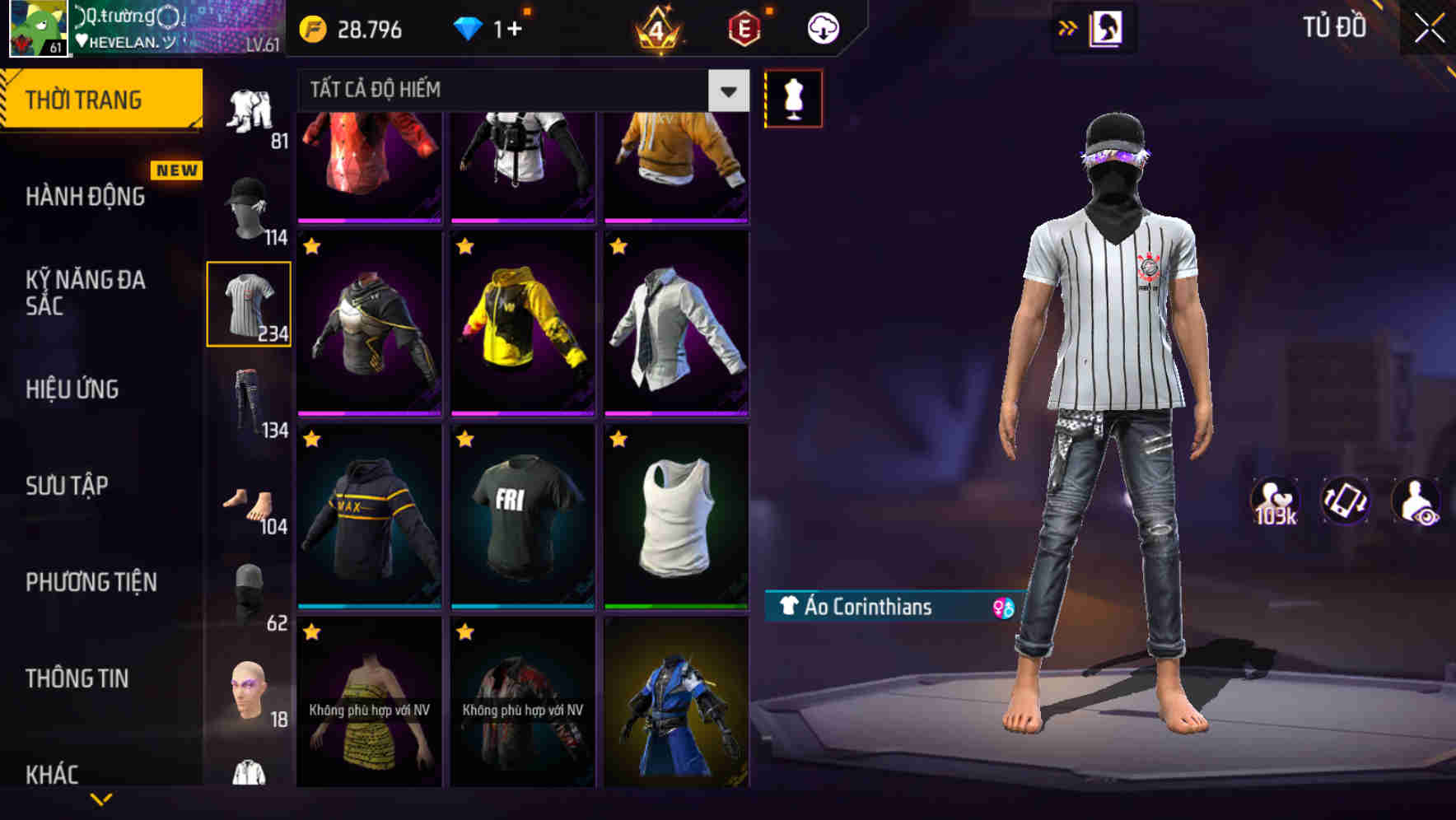
Task: Select the mannequin display icon
Action: [x=793, y=97]
